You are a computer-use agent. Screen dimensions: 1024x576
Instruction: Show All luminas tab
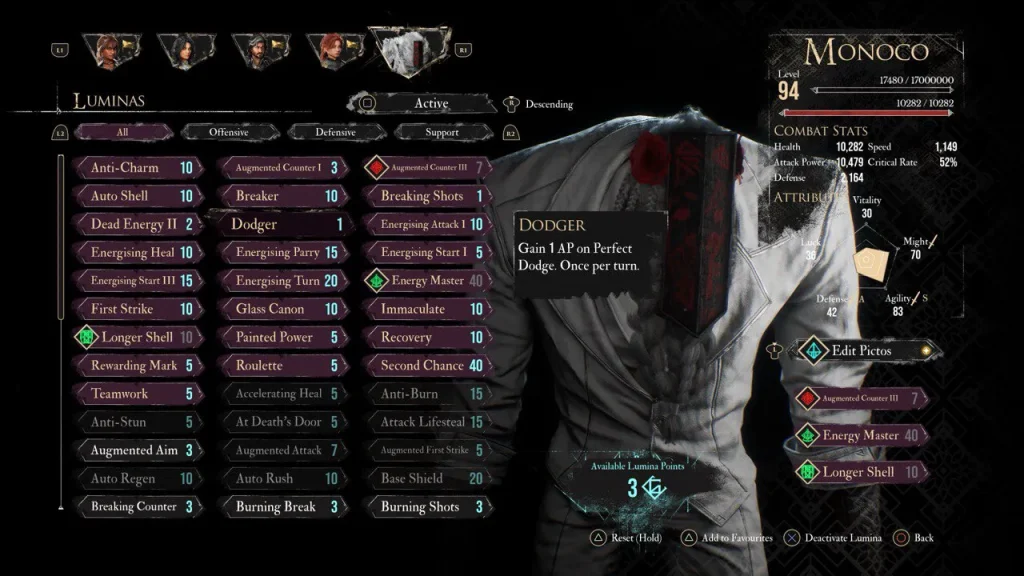pos(122,132)
